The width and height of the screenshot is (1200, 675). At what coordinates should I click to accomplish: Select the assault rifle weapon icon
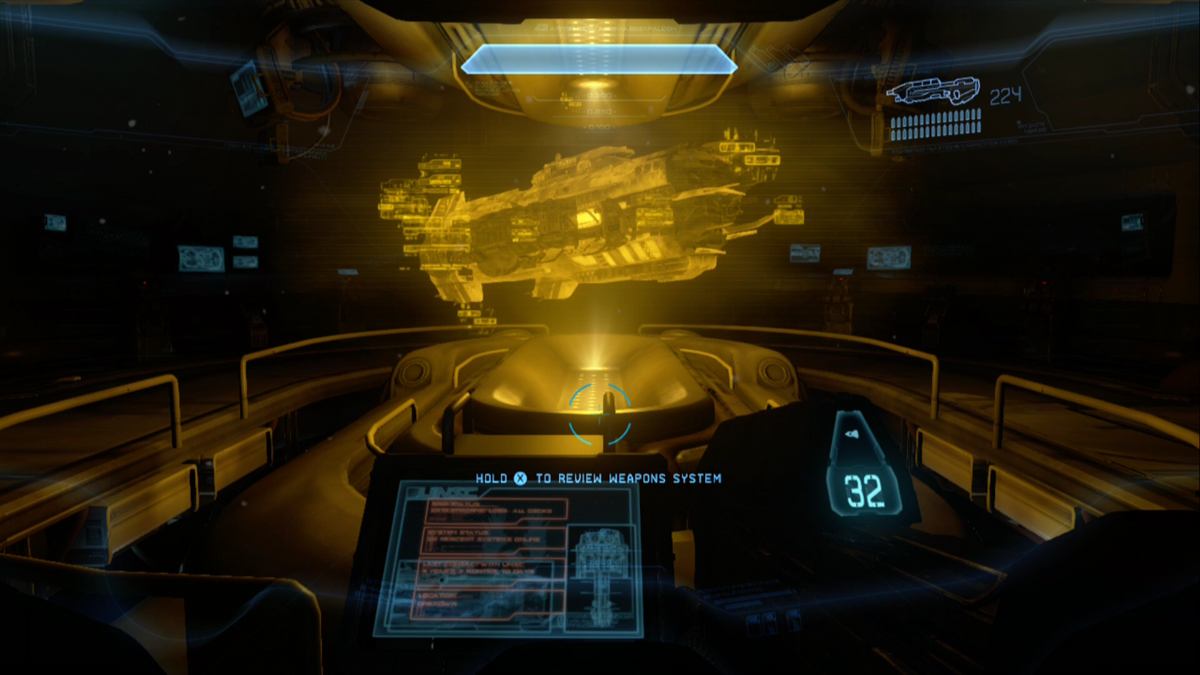point(932,93)
